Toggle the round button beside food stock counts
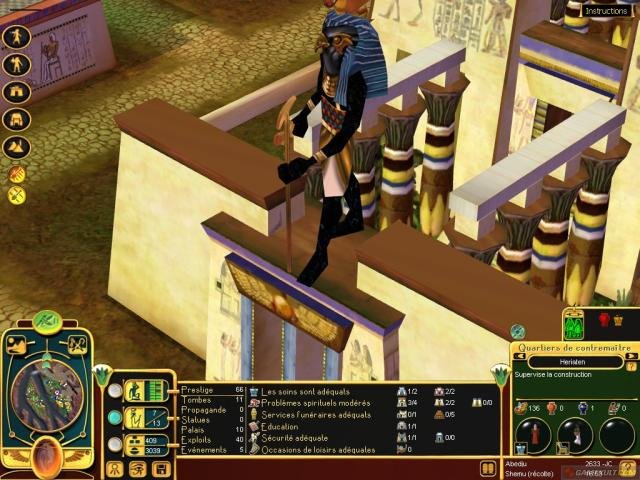The height and width of the screenshot is (480, 640). point(116,444)
